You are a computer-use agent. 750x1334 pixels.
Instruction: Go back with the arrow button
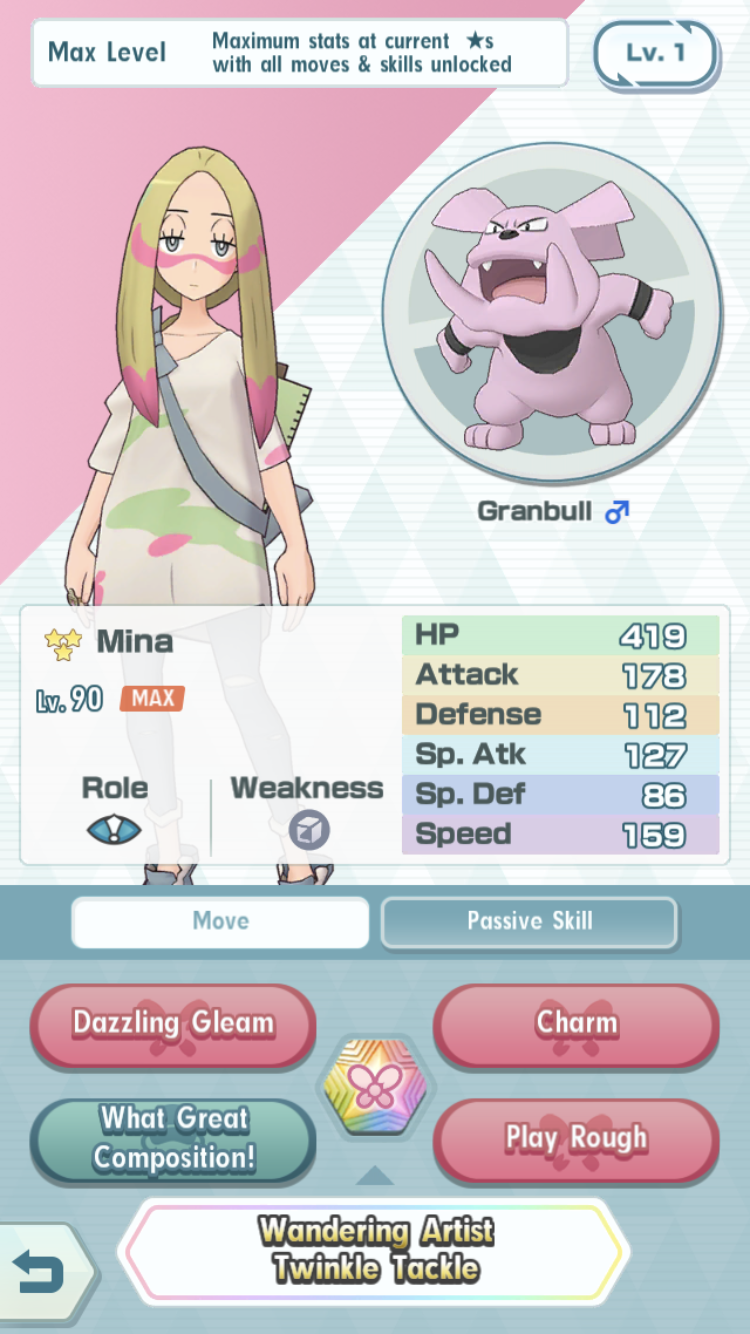40,1272
